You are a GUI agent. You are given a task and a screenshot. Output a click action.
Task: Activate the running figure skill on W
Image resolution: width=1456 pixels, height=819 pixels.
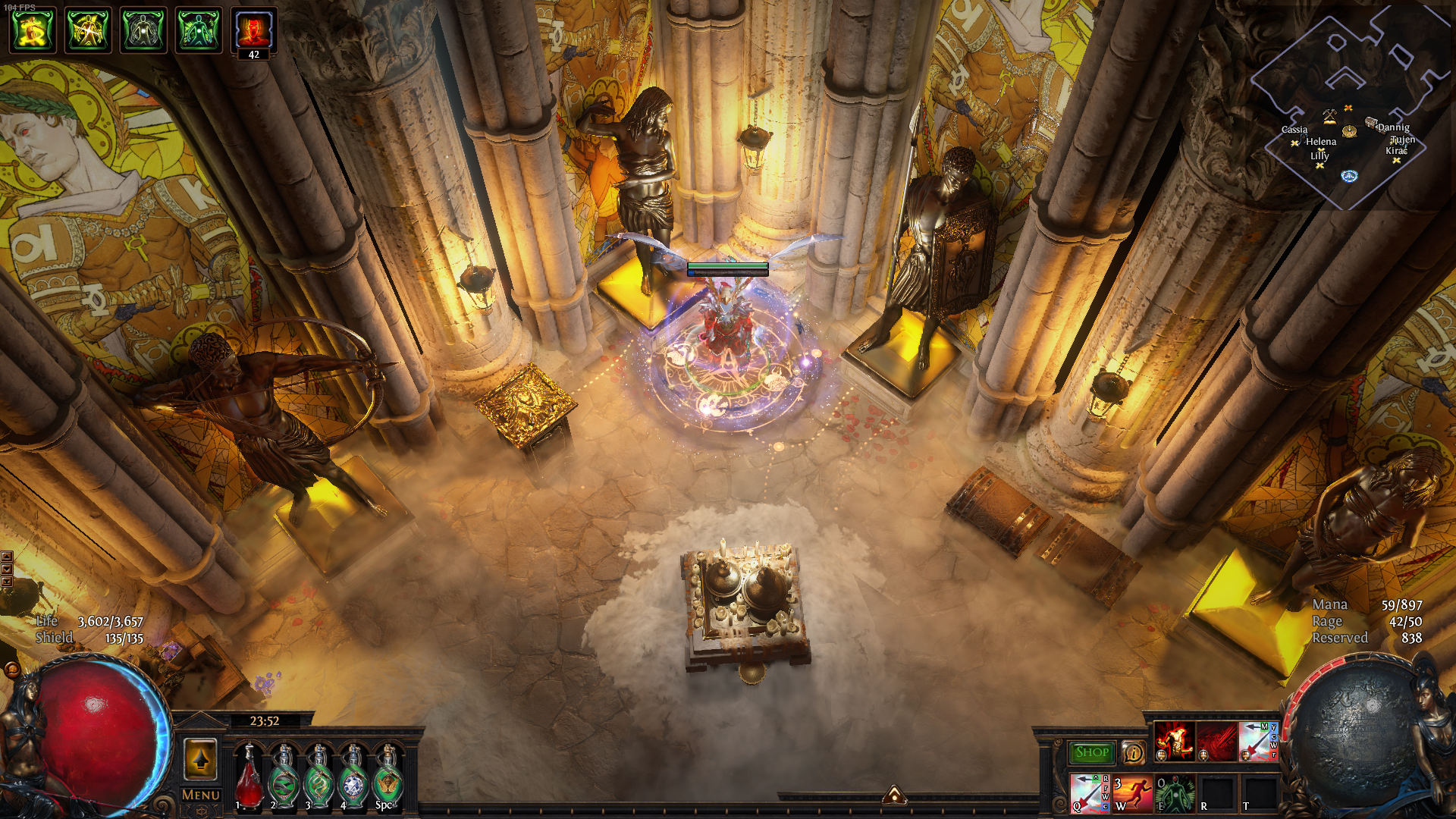pyautogui.click(x=1132, y=793)
